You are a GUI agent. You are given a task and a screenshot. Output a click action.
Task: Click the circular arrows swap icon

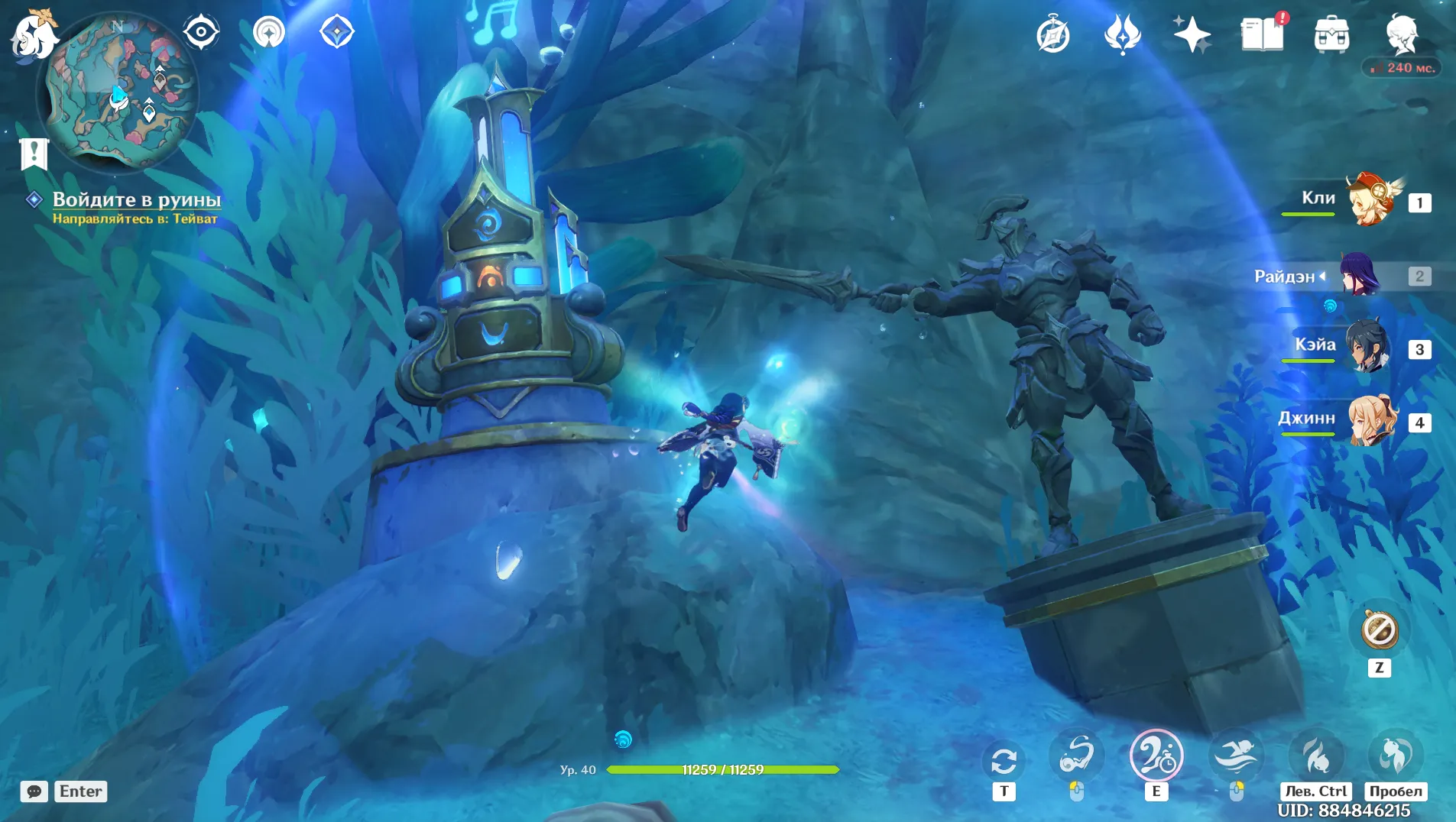1004,761
